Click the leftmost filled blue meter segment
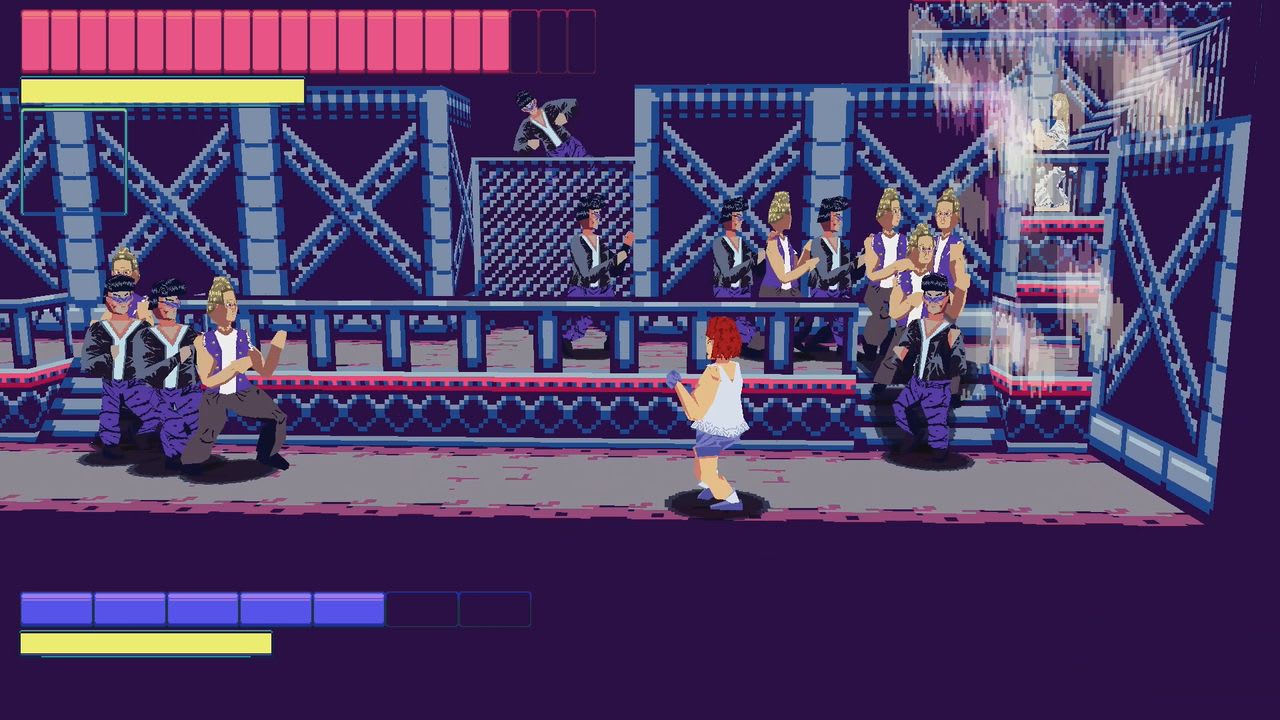The height and width of the screenshot is (720, 1280). point(55,605)
